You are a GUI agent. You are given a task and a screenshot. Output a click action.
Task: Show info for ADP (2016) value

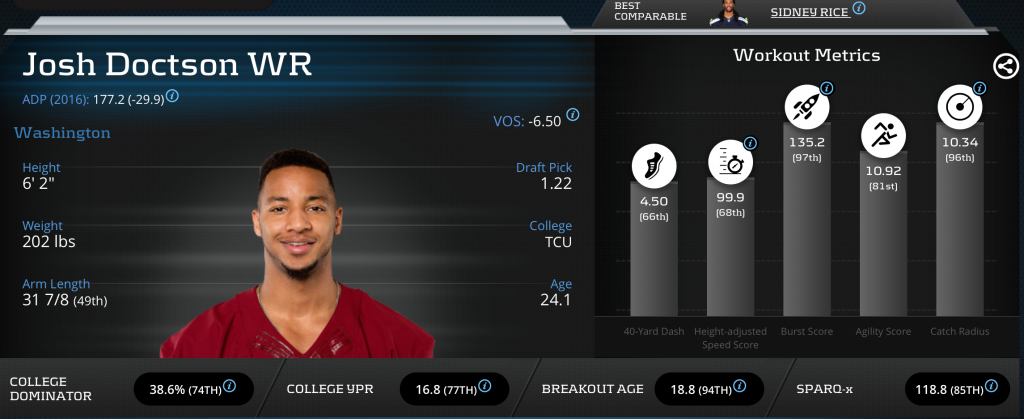(x=173, y=96)
